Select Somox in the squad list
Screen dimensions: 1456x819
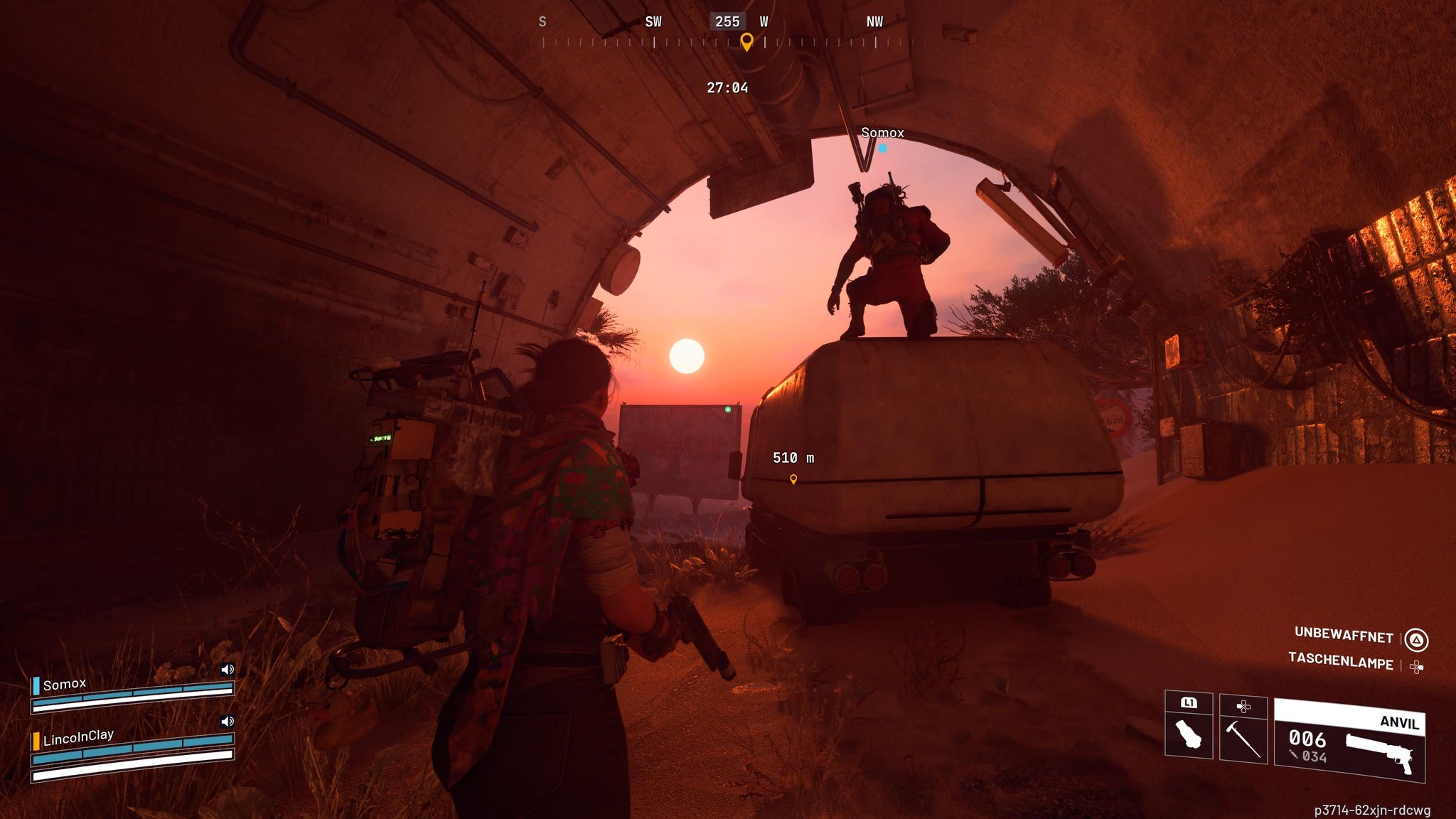coord(64,685)
